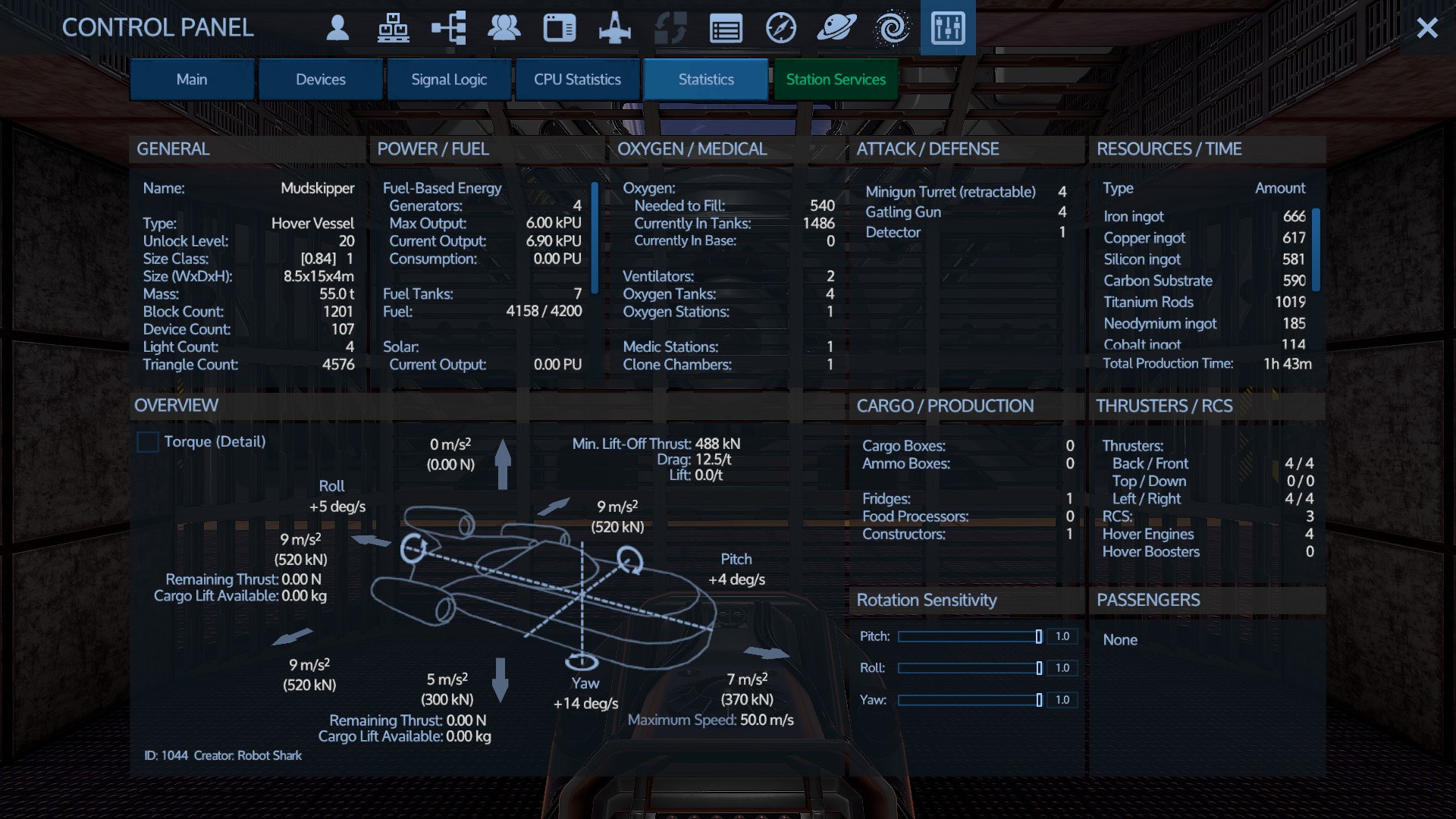Tick the Torque (Detail) checkbox
Viewport: 1456px width, 819px height.
148,442
